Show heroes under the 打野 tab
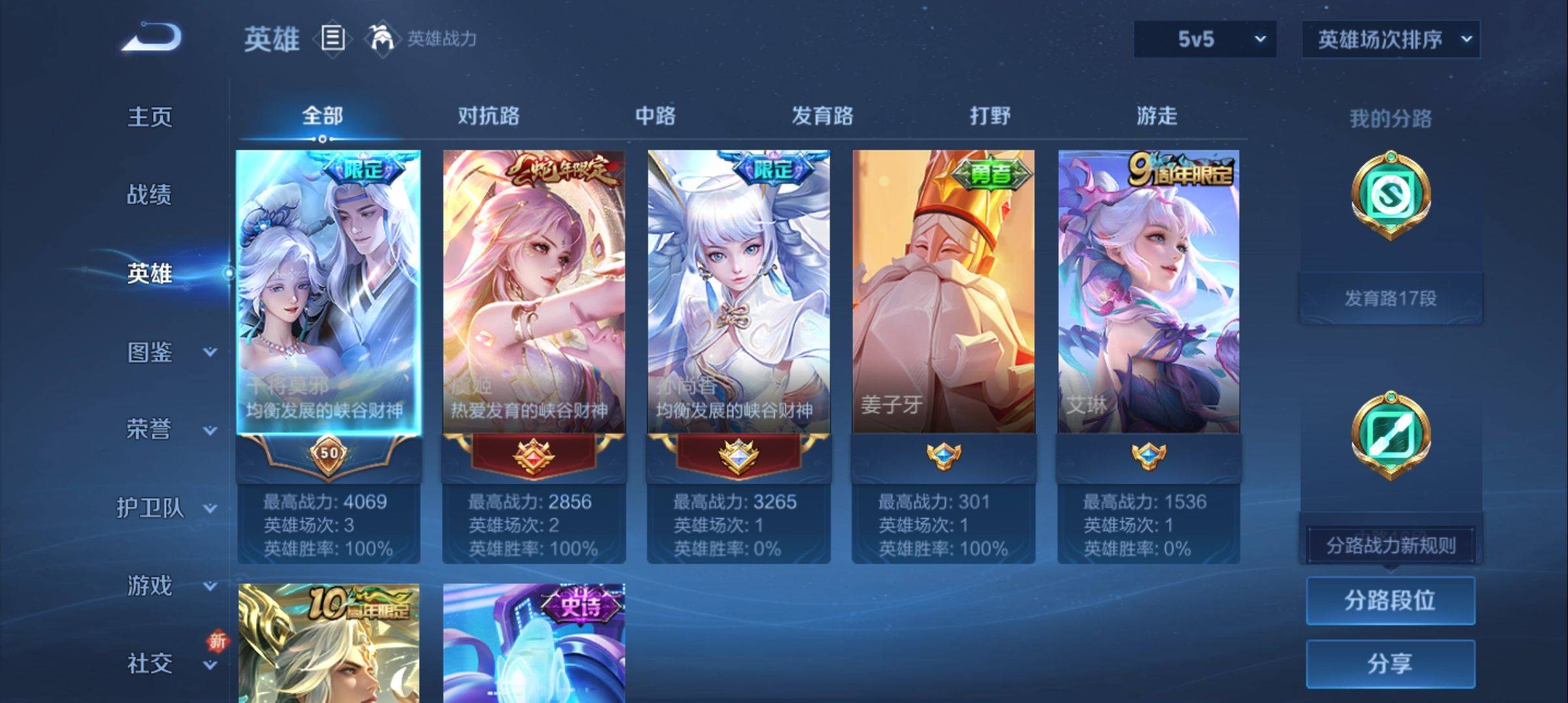The height and width of the screenshot is (703, 1568). (990, 116)
